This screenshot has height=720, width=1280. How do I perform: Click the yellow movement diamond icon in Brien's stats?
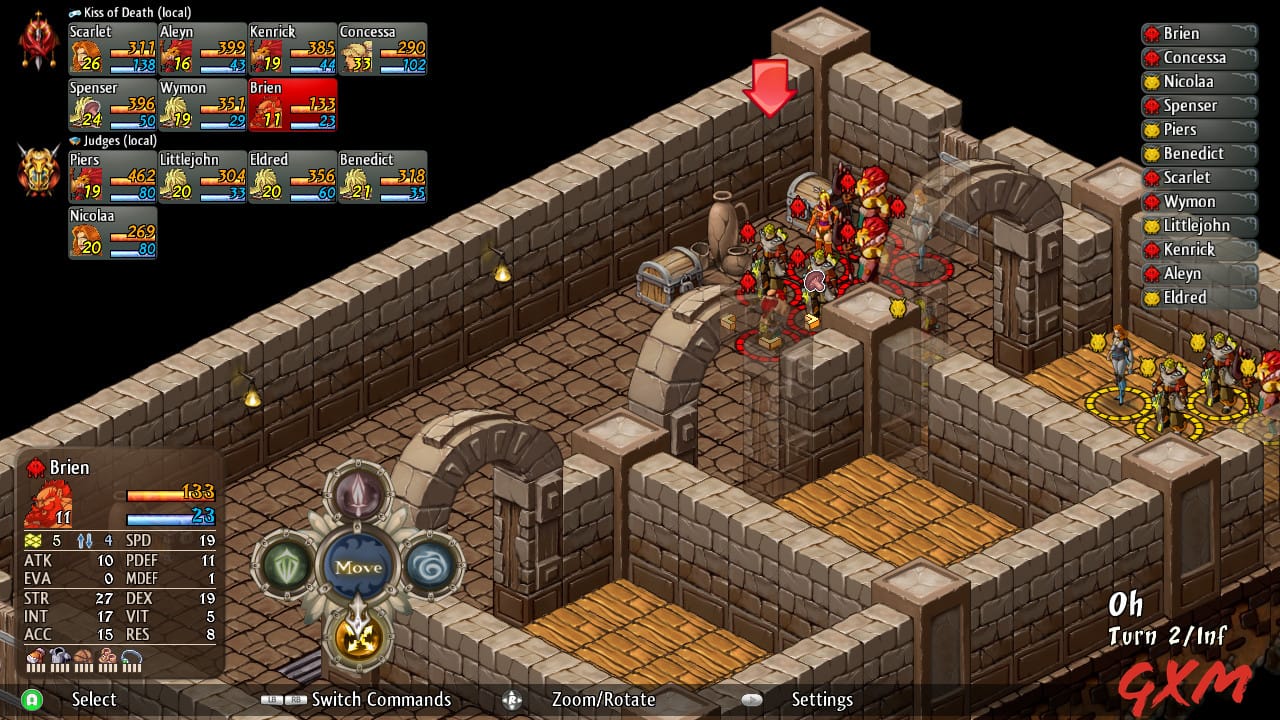coord(31,540)
